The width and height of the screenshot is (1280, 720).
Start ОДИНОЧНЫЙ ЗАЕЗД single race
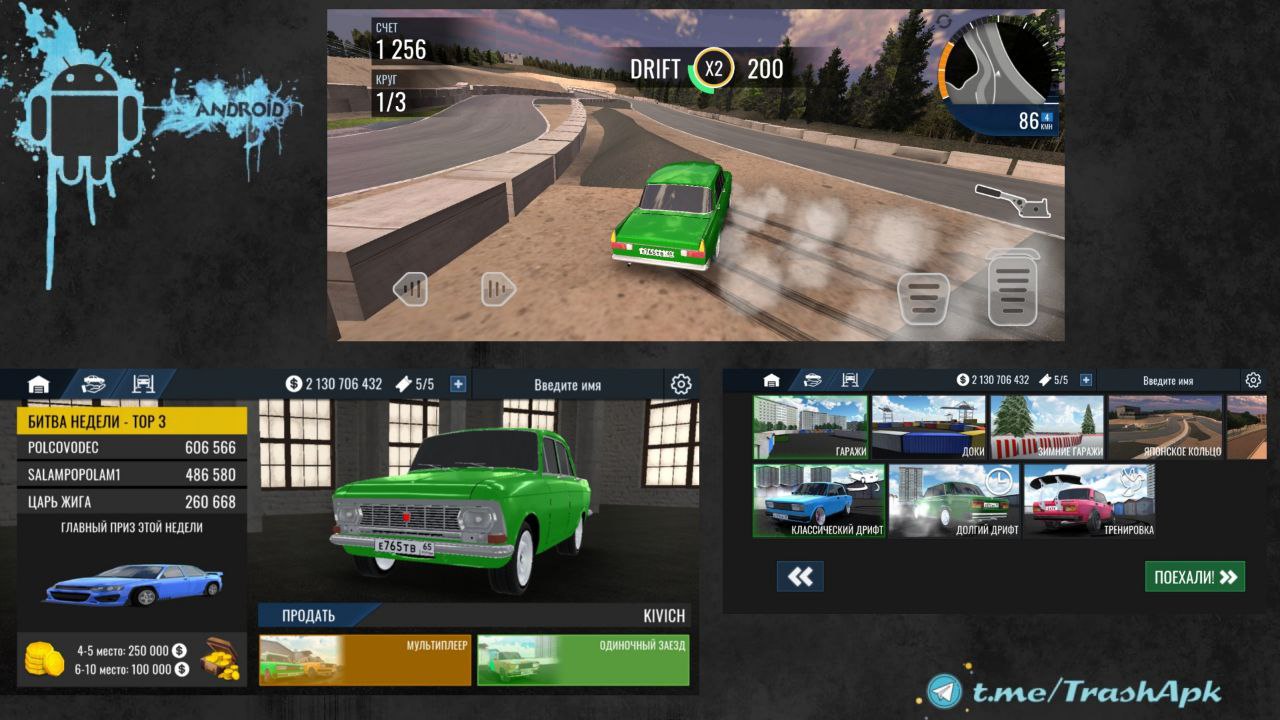[583, 660]
